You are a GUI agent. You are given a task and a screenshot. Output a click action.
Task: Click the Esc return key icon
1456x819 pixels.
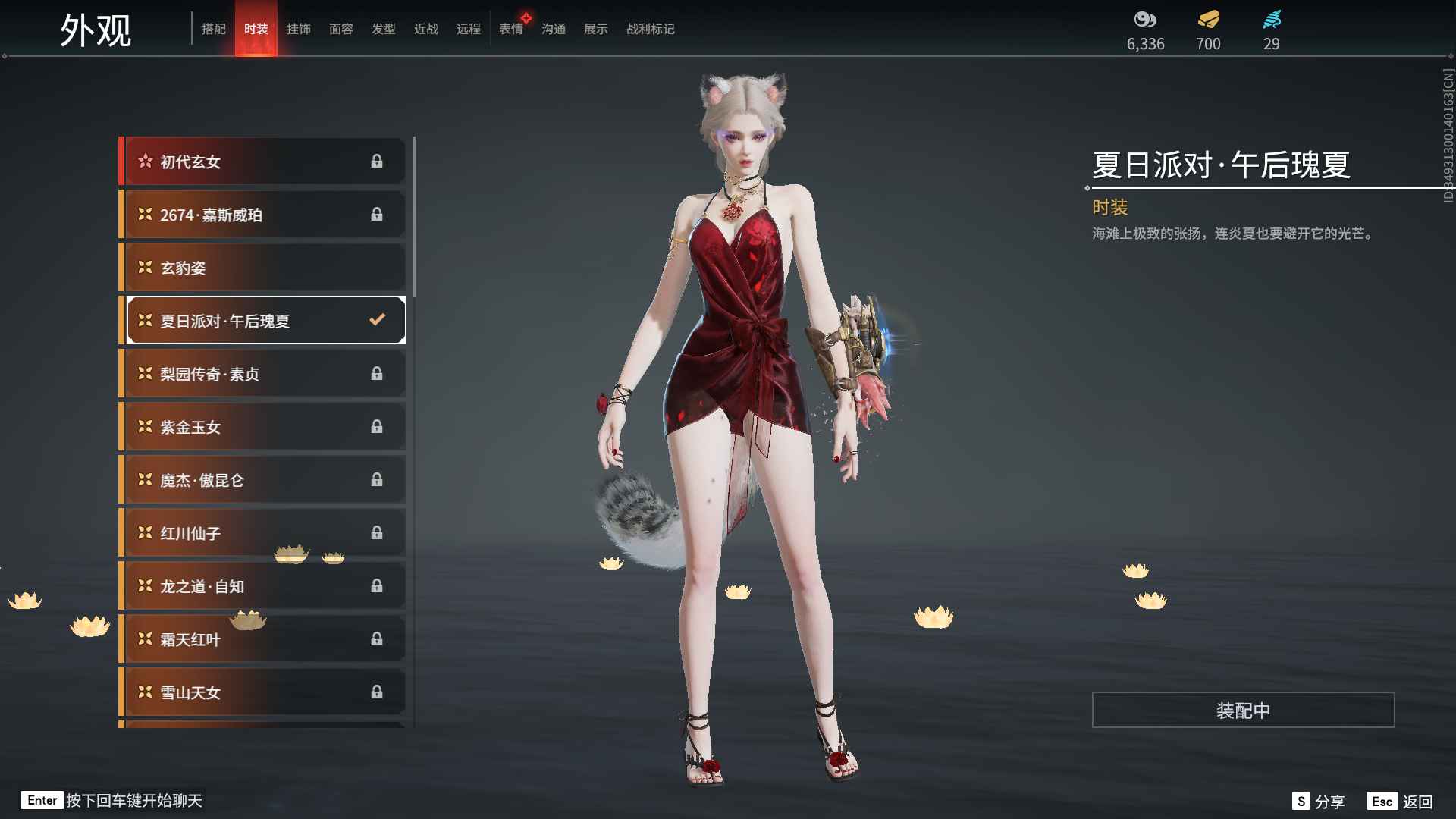pyautogui.click(x=1383, y=800)
